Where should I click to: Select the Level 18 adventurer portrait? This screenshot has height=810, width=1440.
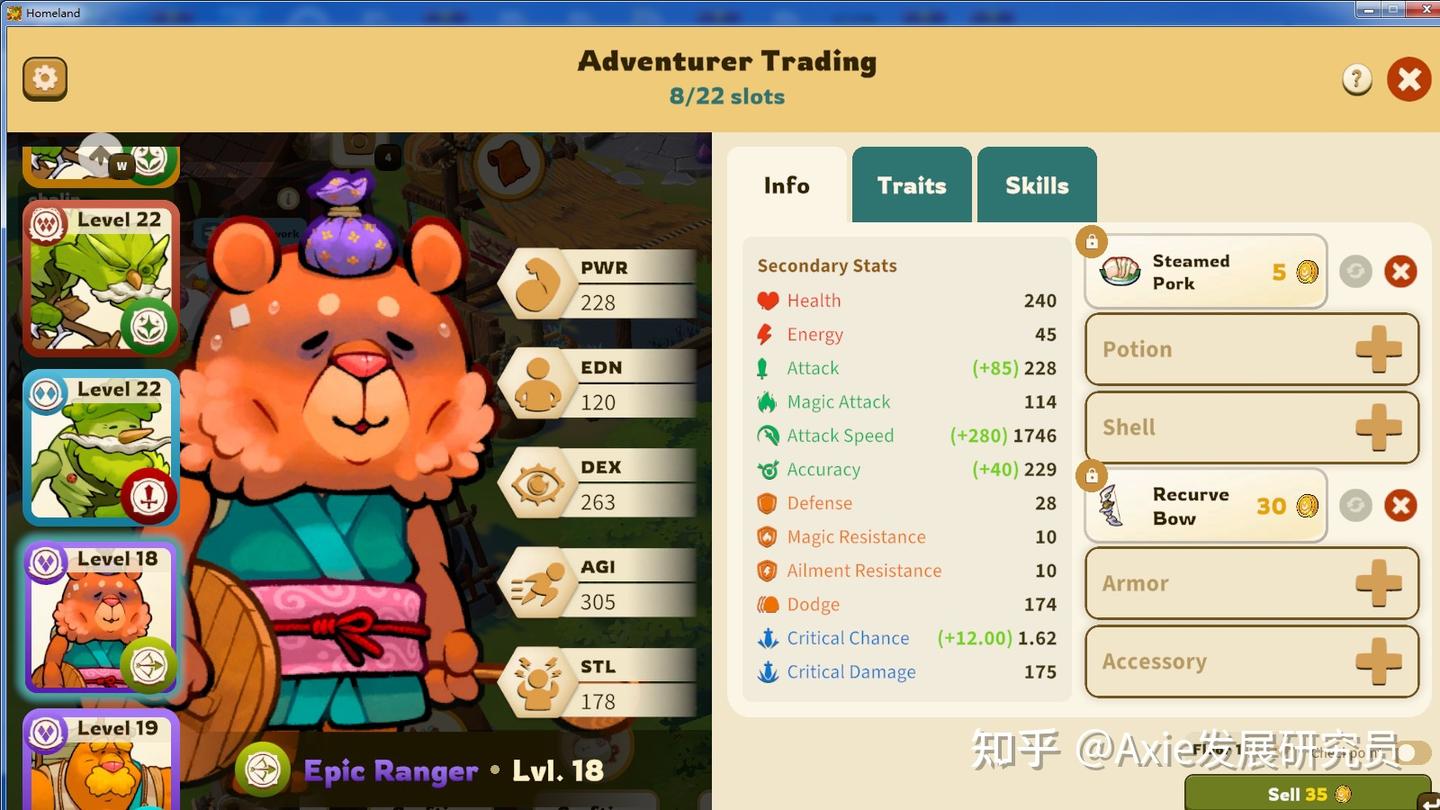[x=100, y=618]
